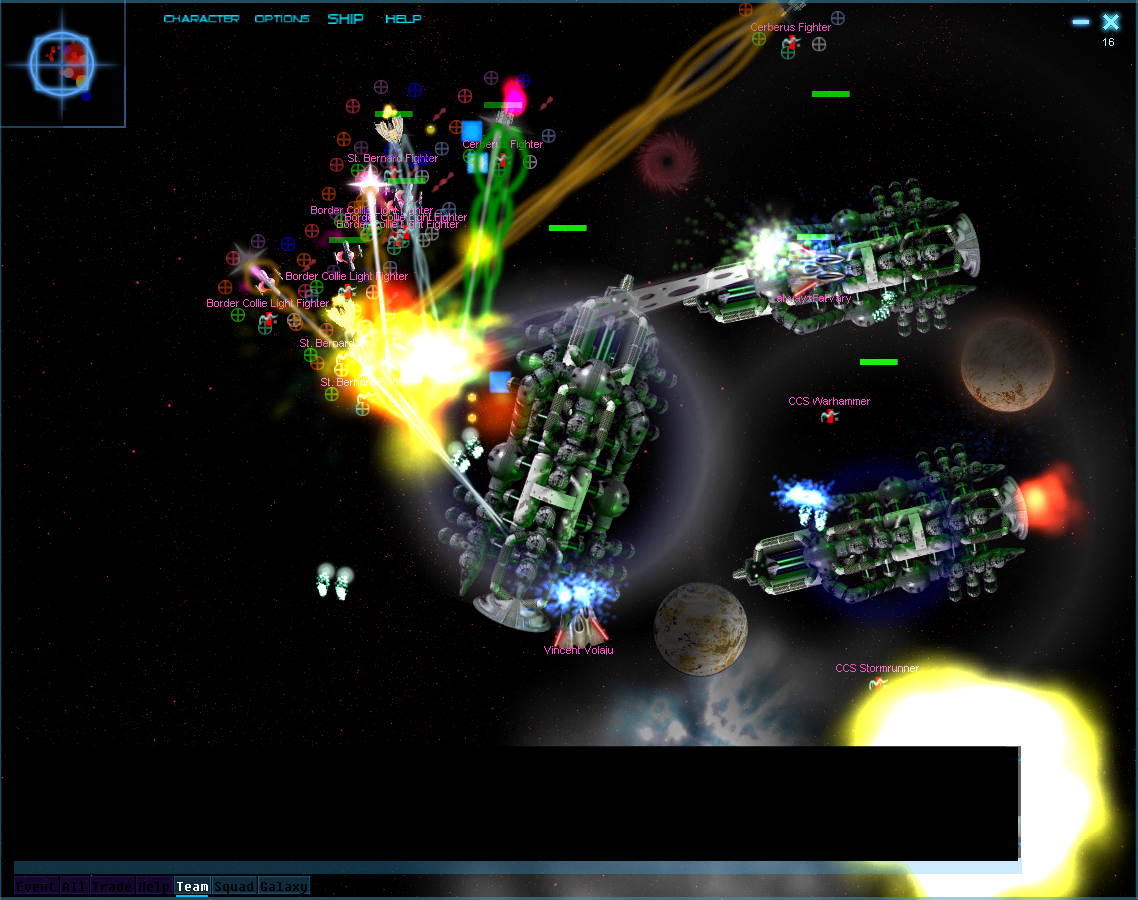Open the Character menu

point(201,19)
